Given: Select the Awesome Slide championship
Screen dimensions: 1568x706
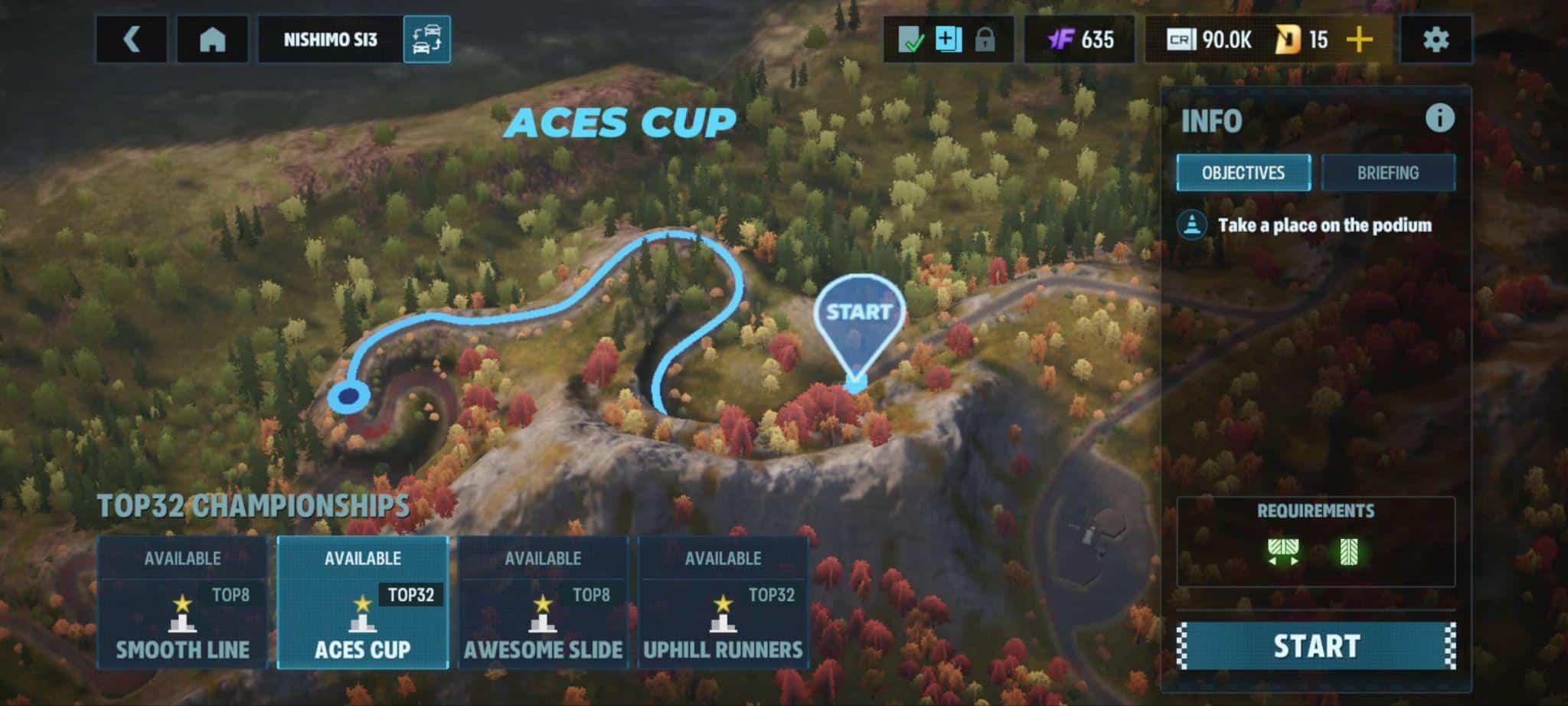Looking at the screenshot, I should click(543, 603).
